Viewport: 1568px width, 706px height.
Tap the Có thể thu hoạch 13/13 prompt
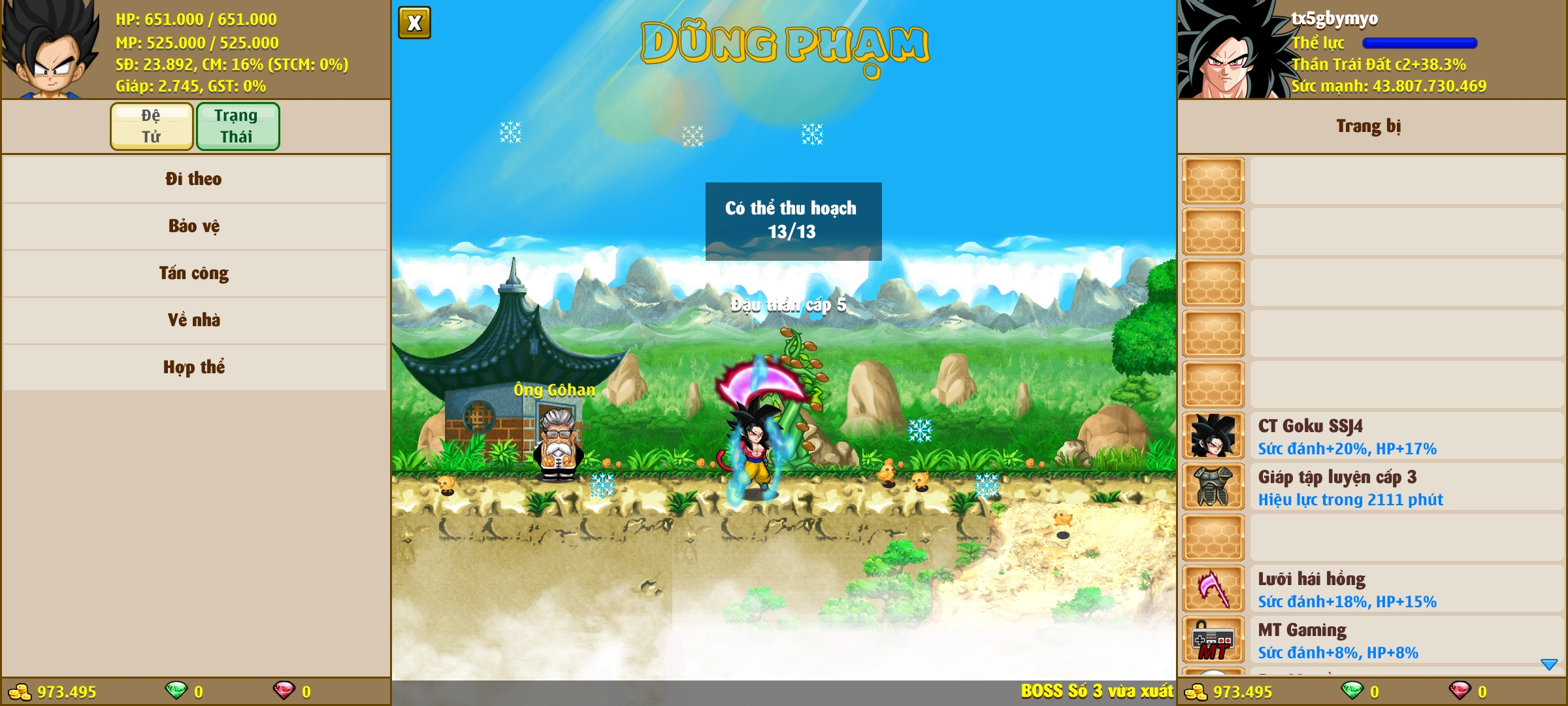[x=793, y=221]
